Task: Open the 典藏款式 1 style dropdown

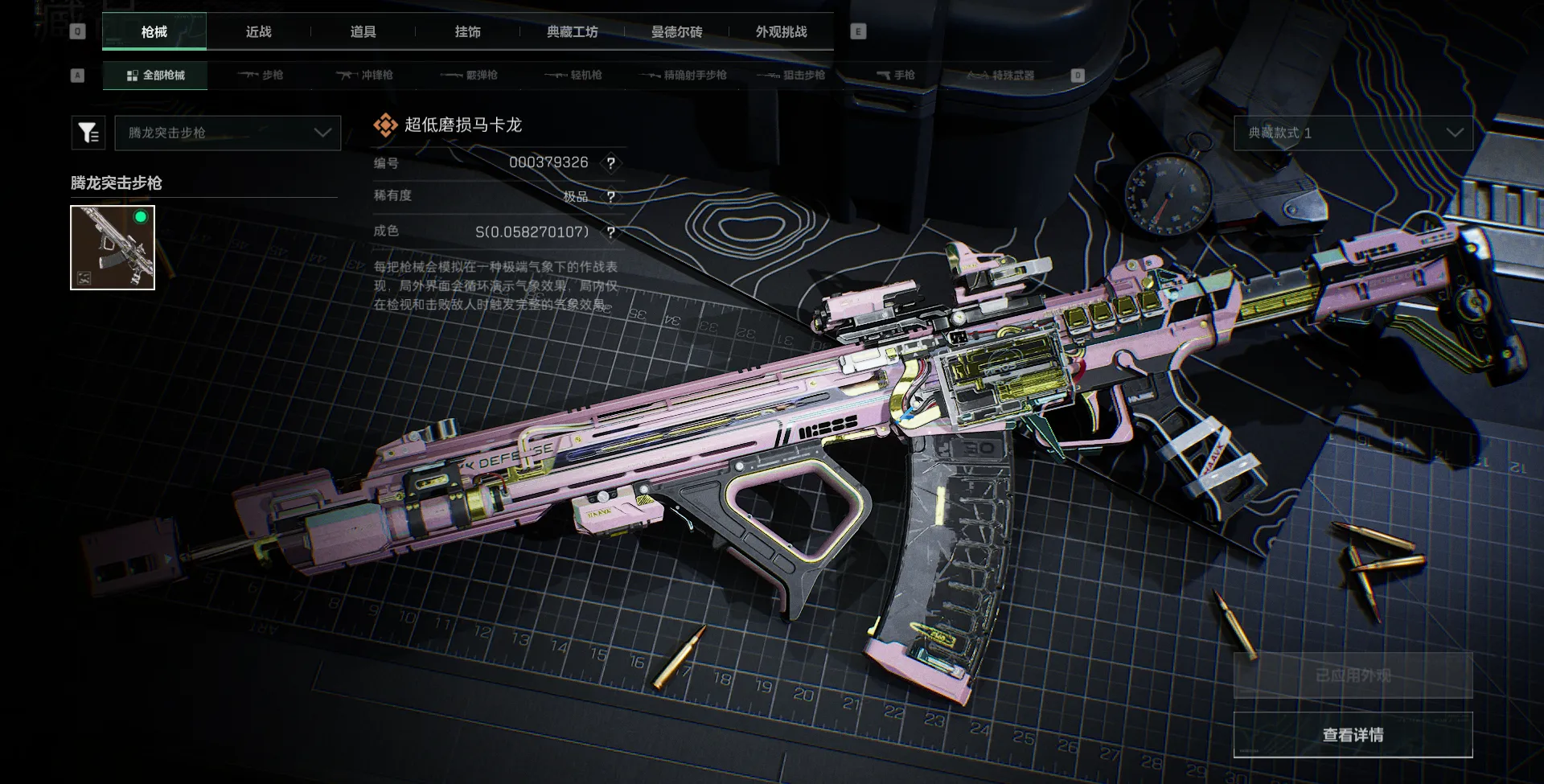Action: 1353,133
